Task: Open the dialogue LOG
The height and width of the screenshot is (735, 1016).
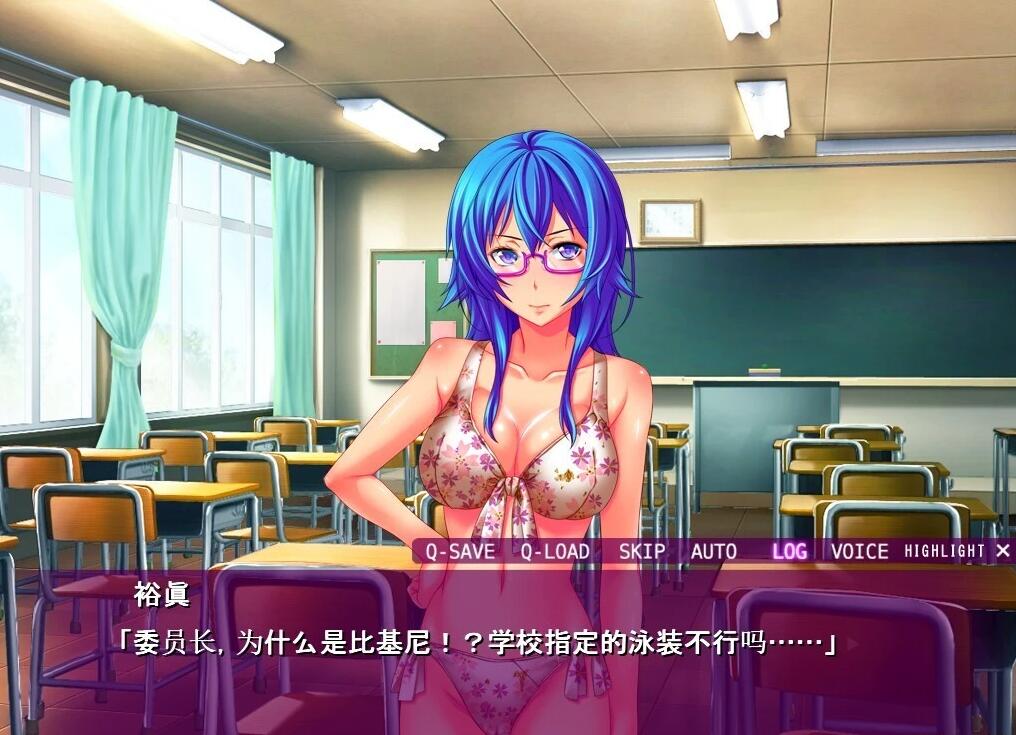Action: click(x=789, y=551)
